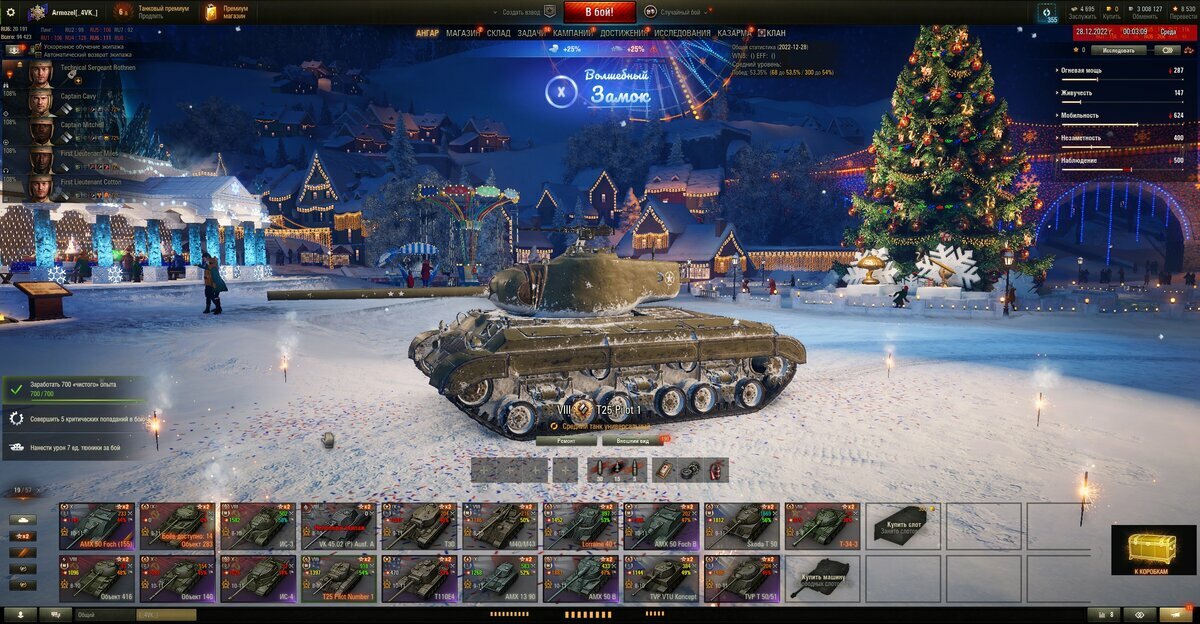The width and height of the screenshot is (1200, 624).
Task: Switch to the СКЛАД tab
Action: pos(499,33)
